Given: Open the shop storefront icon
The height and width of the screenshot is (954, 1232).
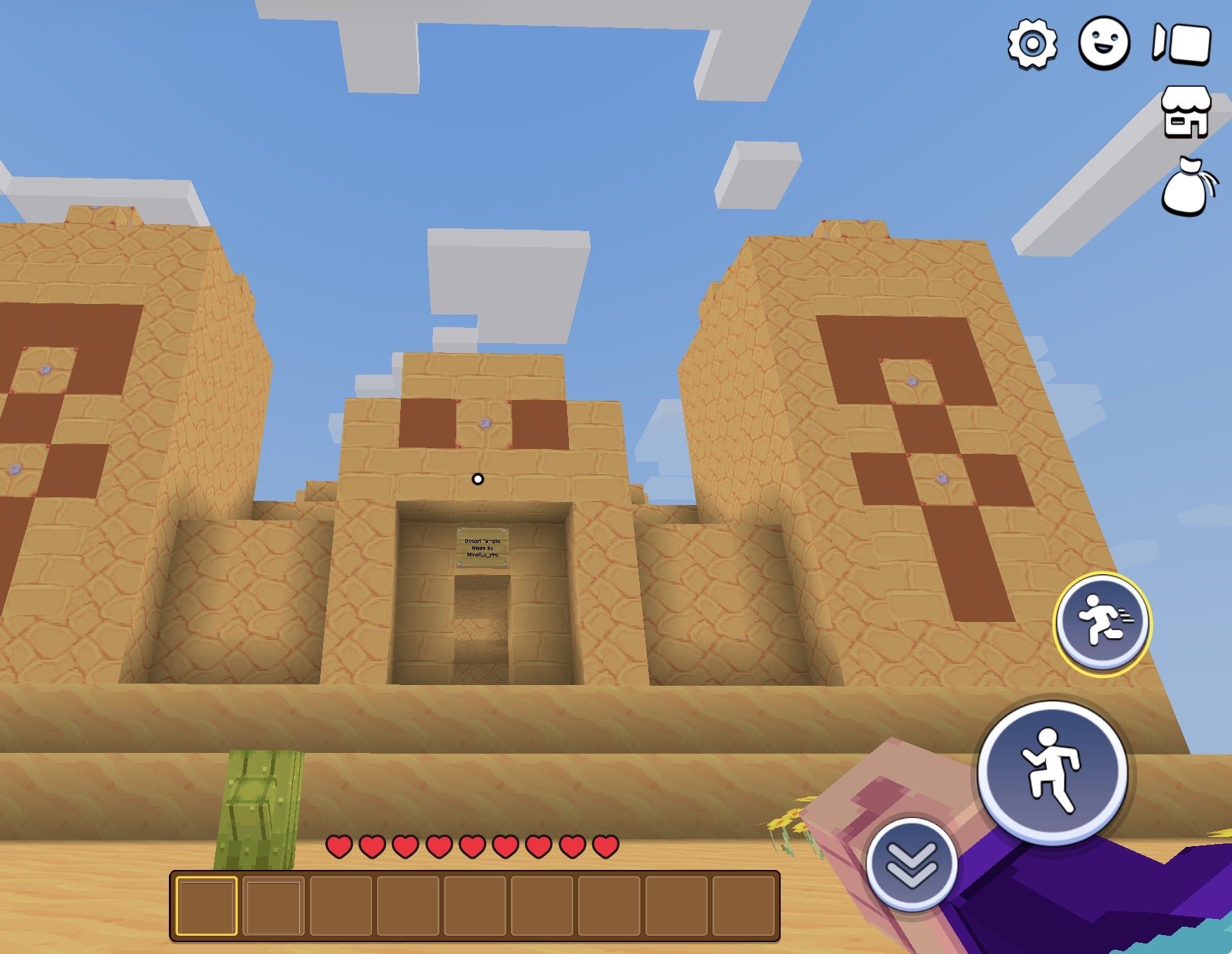Looking at the screenshot, I should point(1185,112).
